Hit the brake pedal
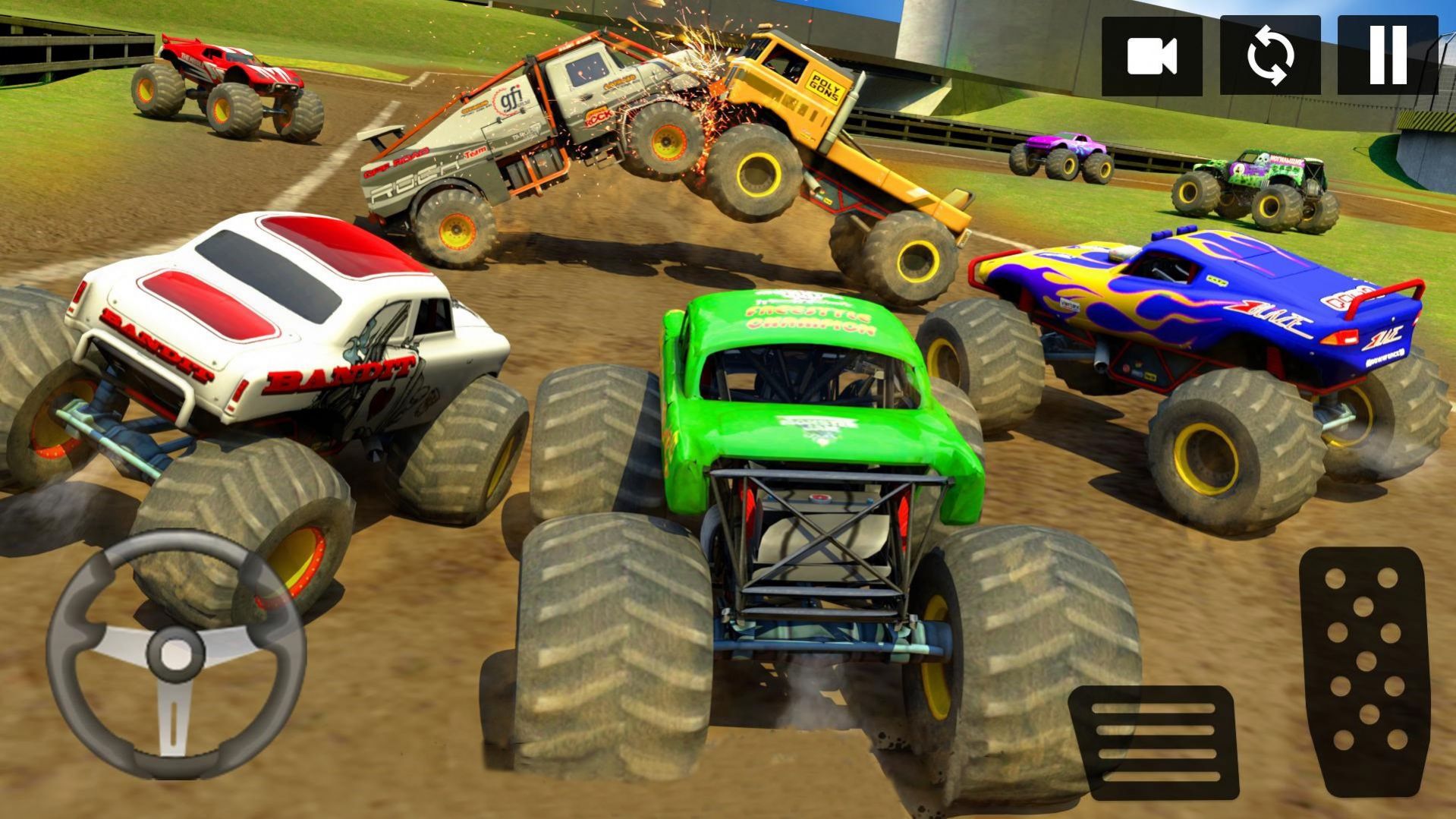The height and width of the screenshot is (819, 1456). pos(1154,742)
